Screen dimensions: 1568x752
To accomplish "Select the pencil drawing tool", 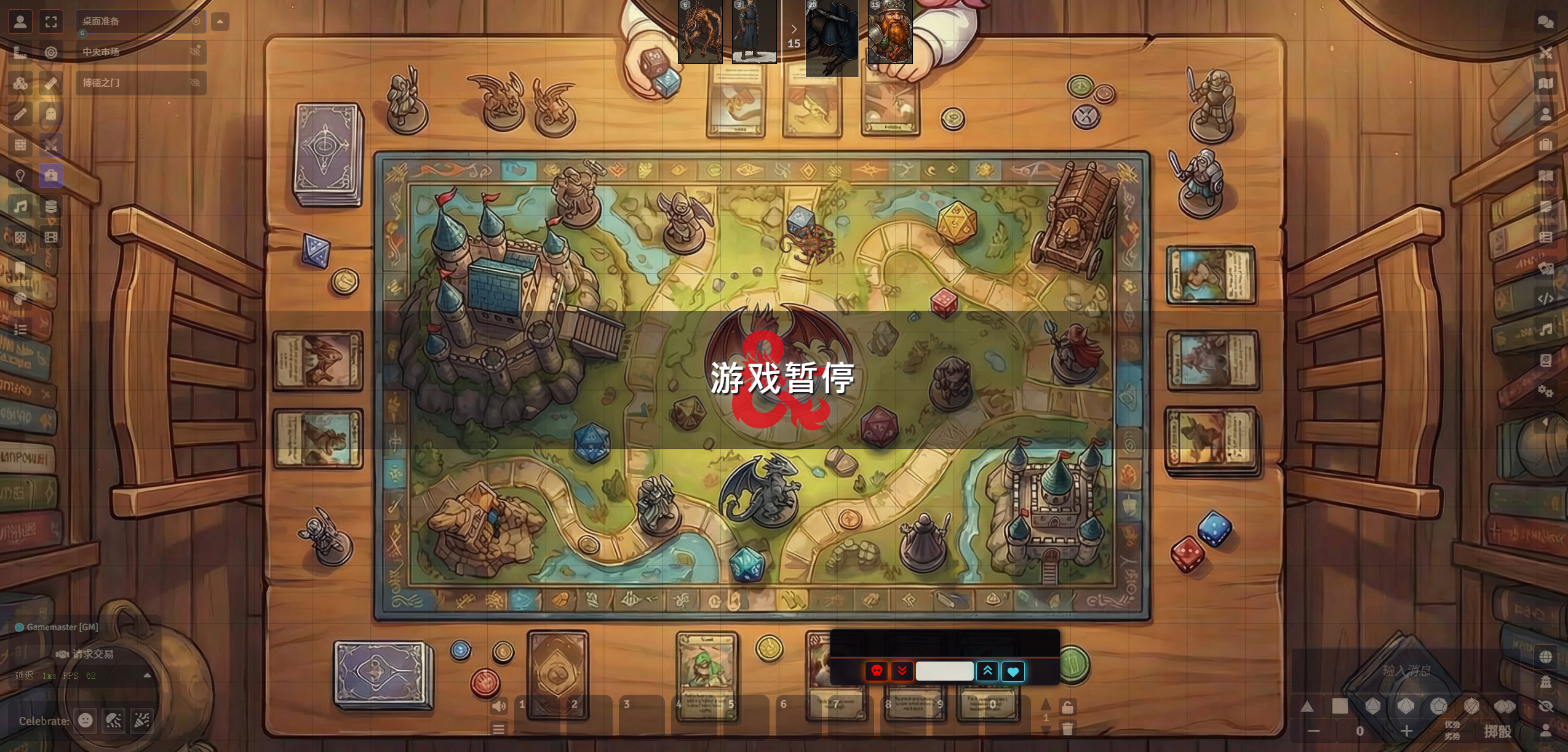I will click(20, 114).
